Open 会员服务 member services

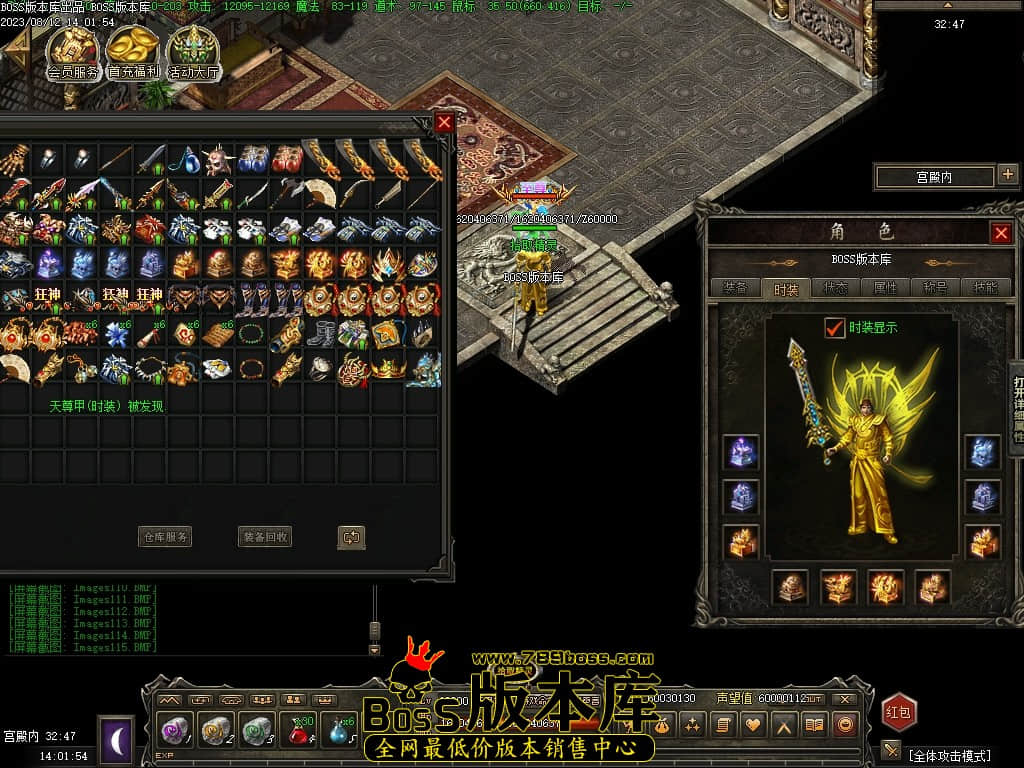(73, 52)
